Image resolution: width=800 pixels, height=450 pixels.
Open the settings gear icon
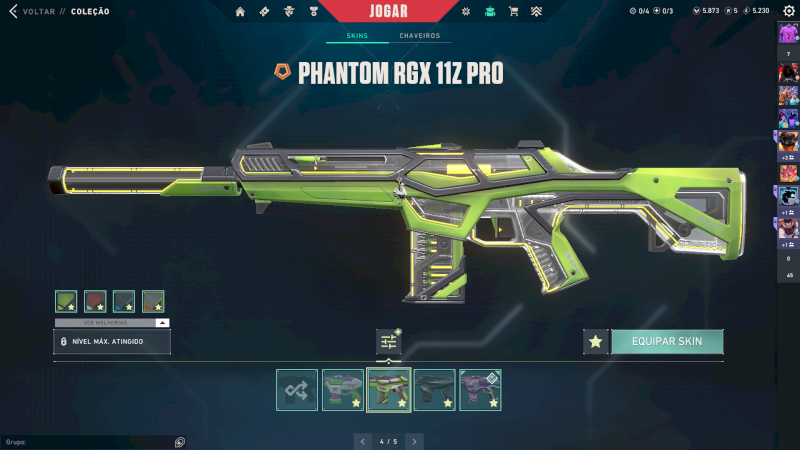(788, 11)
